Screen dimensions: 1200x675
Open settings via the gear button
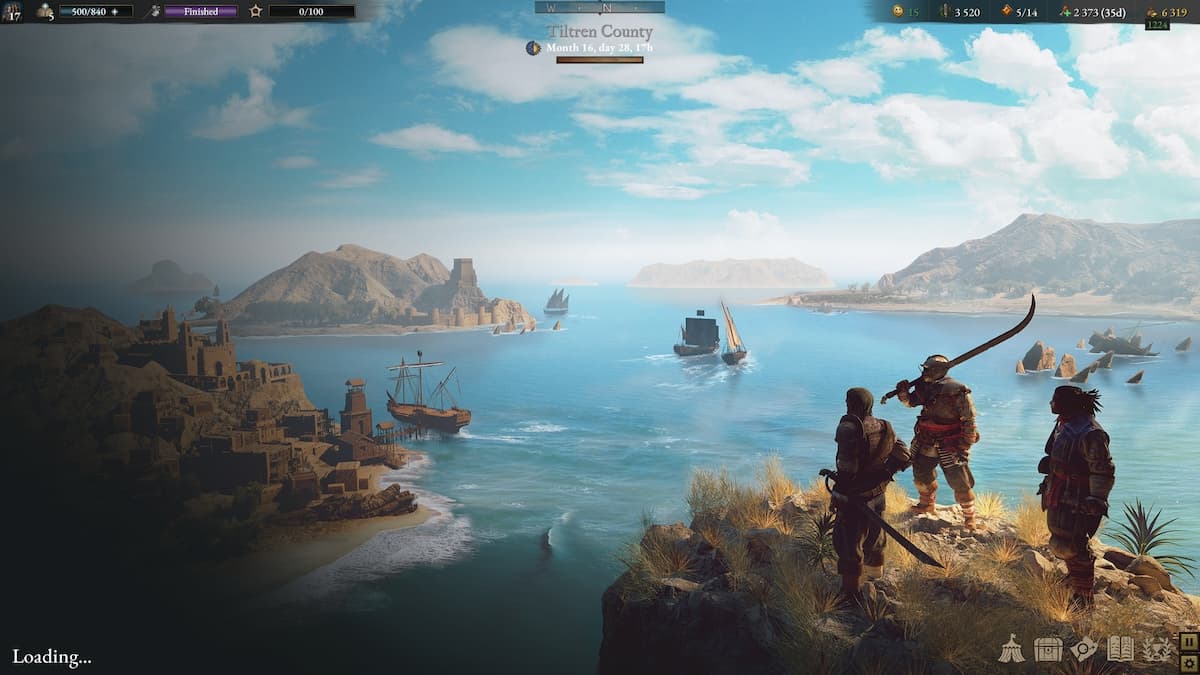1189,663
